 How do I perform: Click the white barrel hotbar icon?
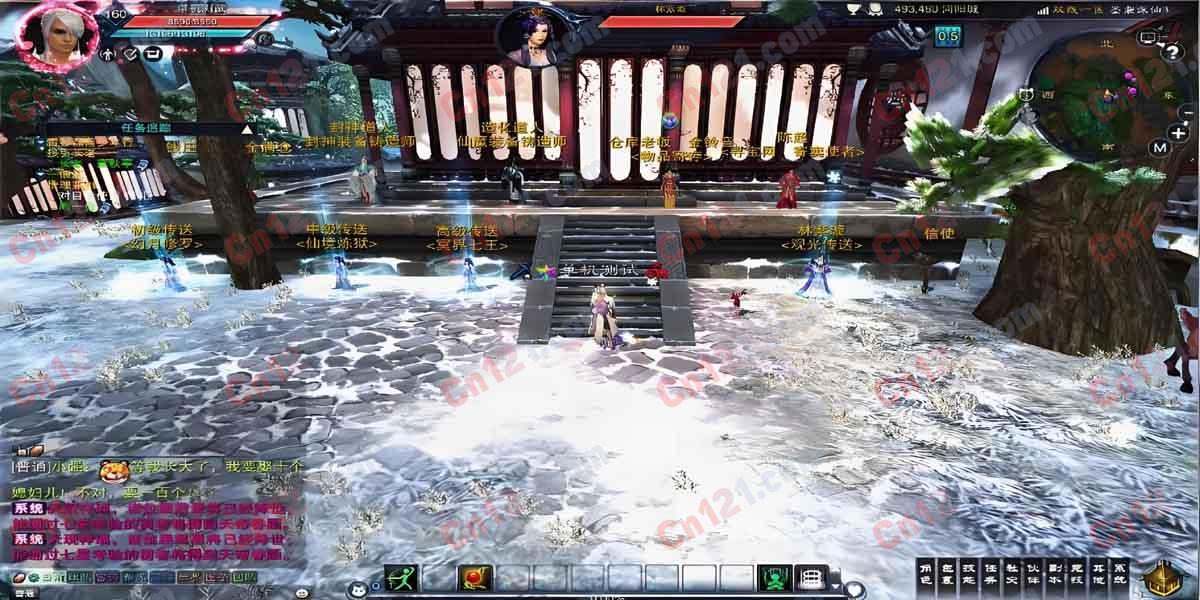[x=809, y=578]
